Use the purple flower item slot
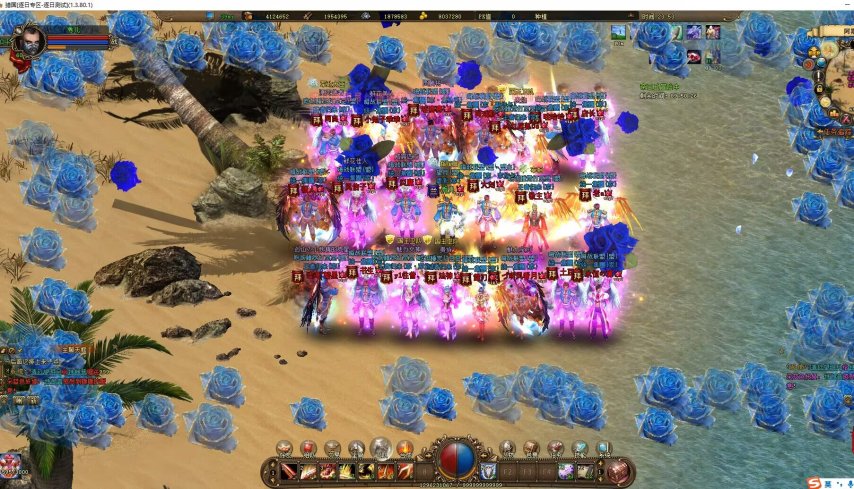Viewport: 854px width, 489px height. click(x=566, y=471)
